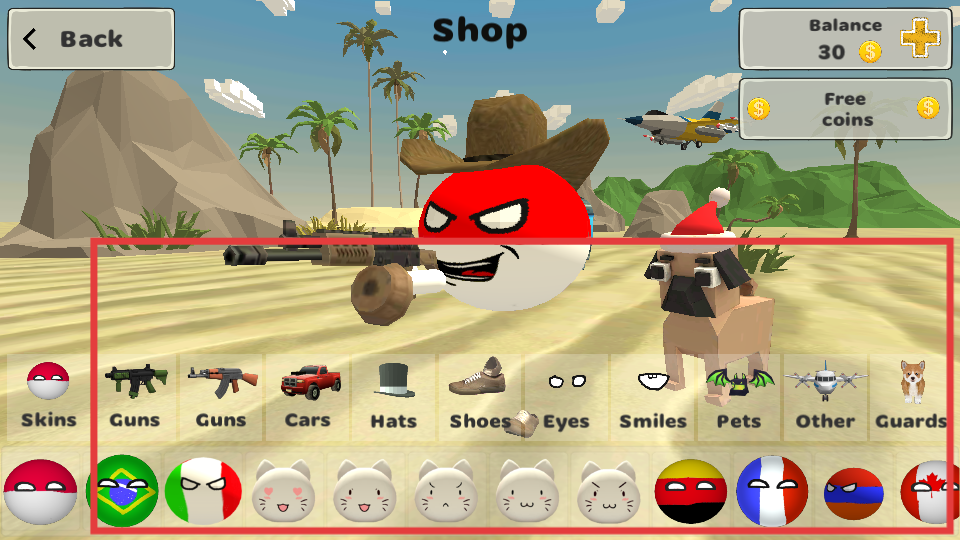Choose the Brazil flag ball skin
The height and width of the screenshot is (540, 960).
123,490
